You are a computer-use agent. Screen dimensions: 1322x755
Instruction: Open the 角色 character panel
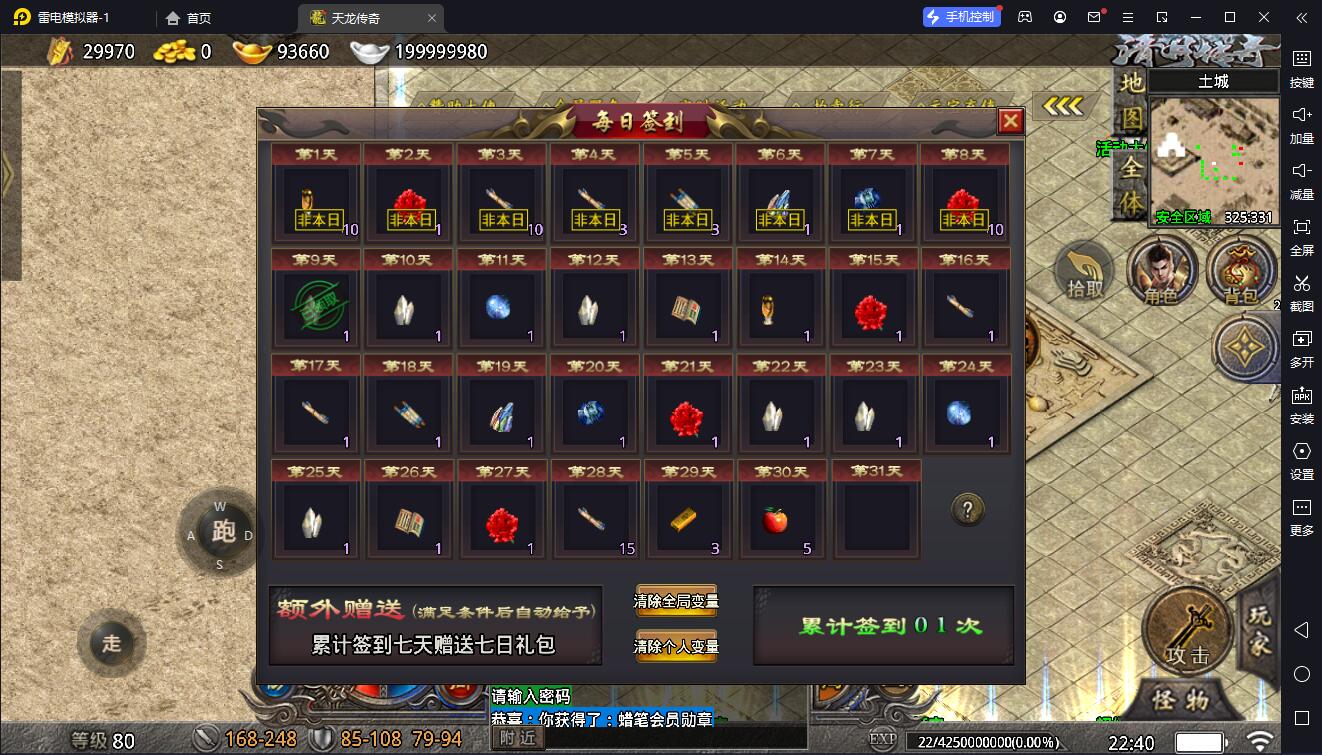tap(1160, 273)
